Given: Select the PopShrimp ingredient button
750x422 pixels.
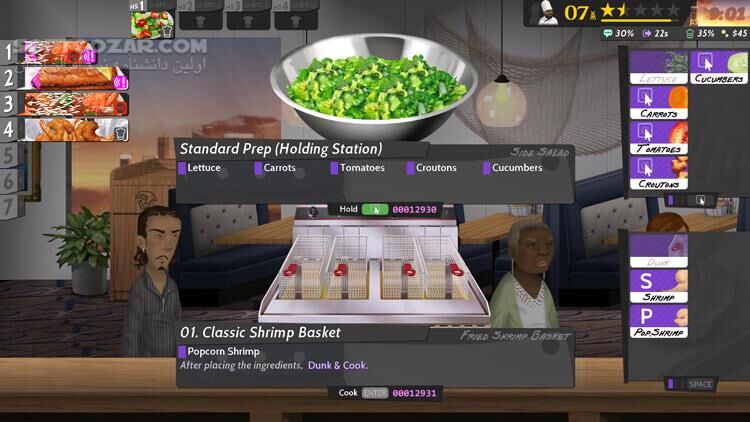Looking at the screenshot, I should 659,320.
